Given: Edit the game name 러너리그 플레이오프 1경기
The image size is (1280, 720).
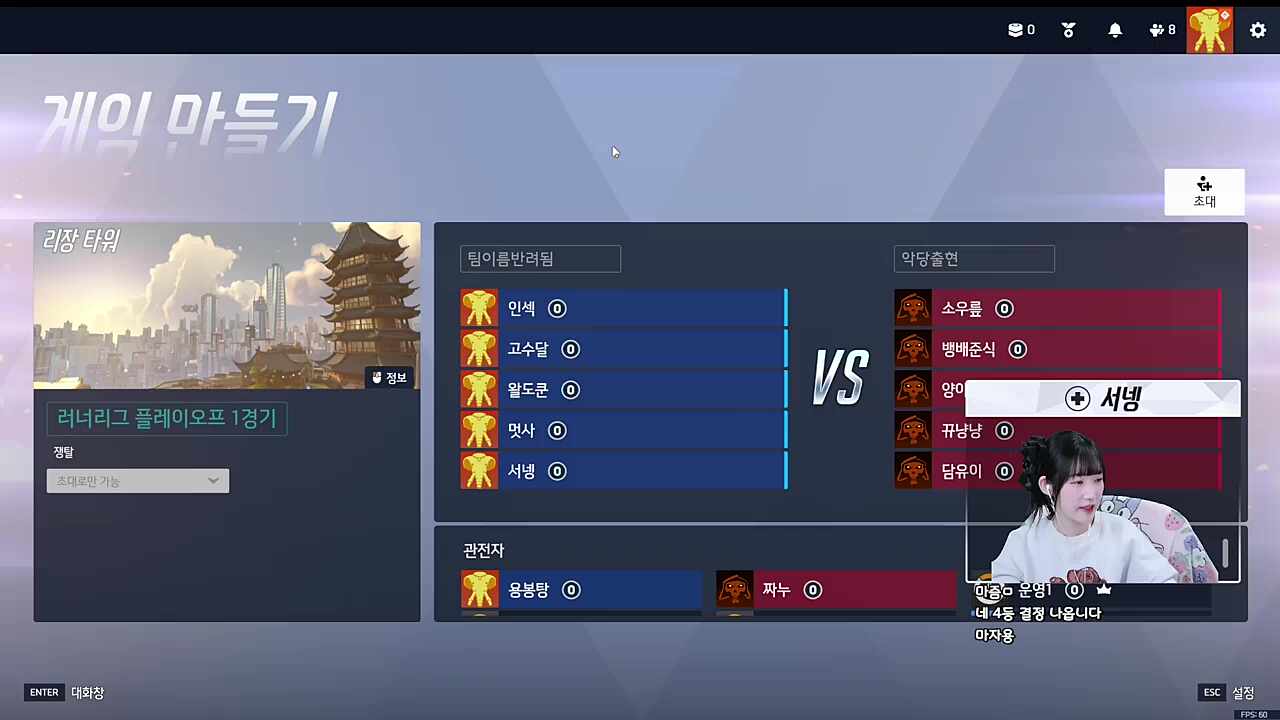Looking at the screenshot, I should (166, 418).
